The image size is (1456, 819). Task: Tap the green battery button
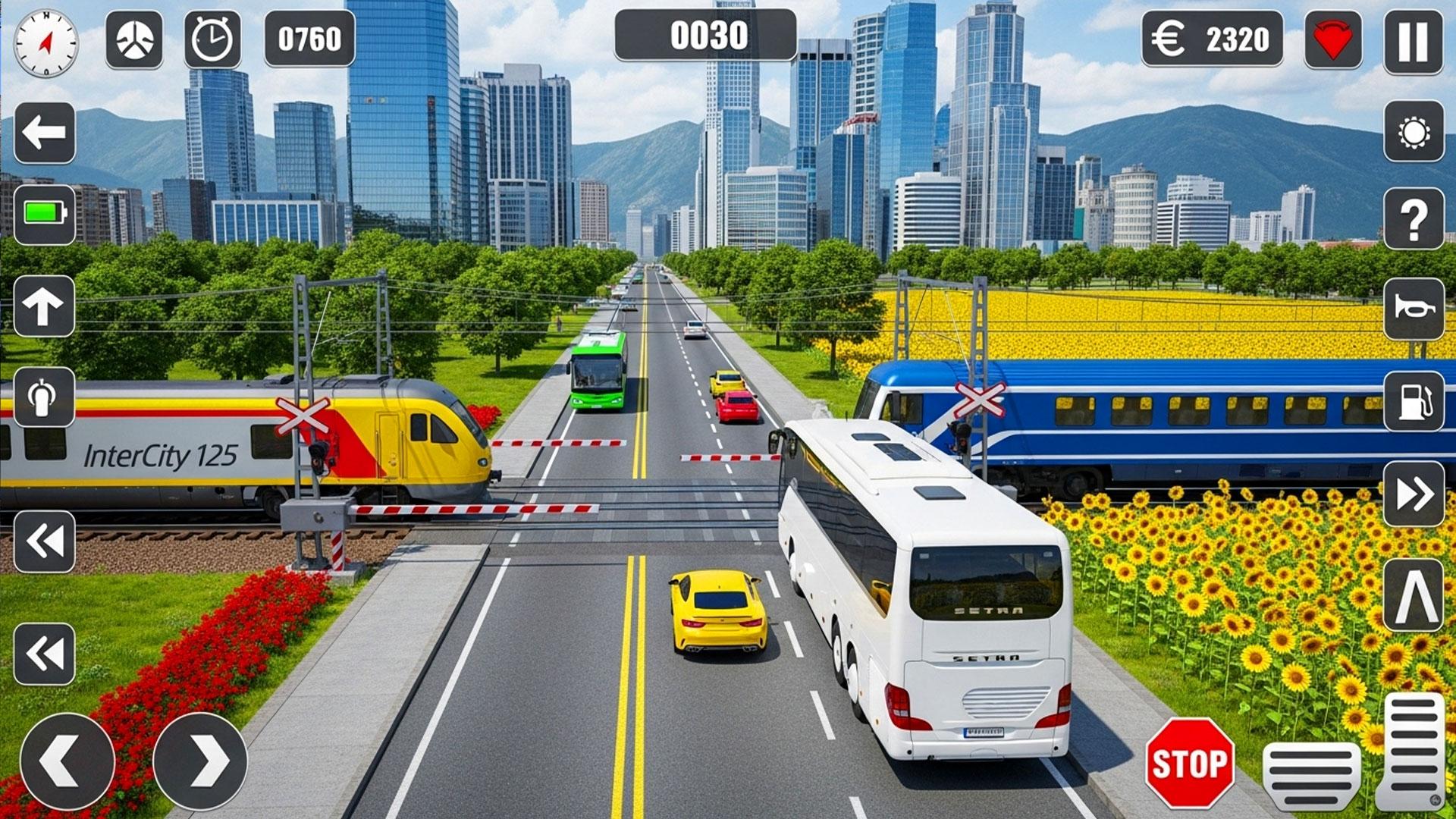[x=45, y=214]
